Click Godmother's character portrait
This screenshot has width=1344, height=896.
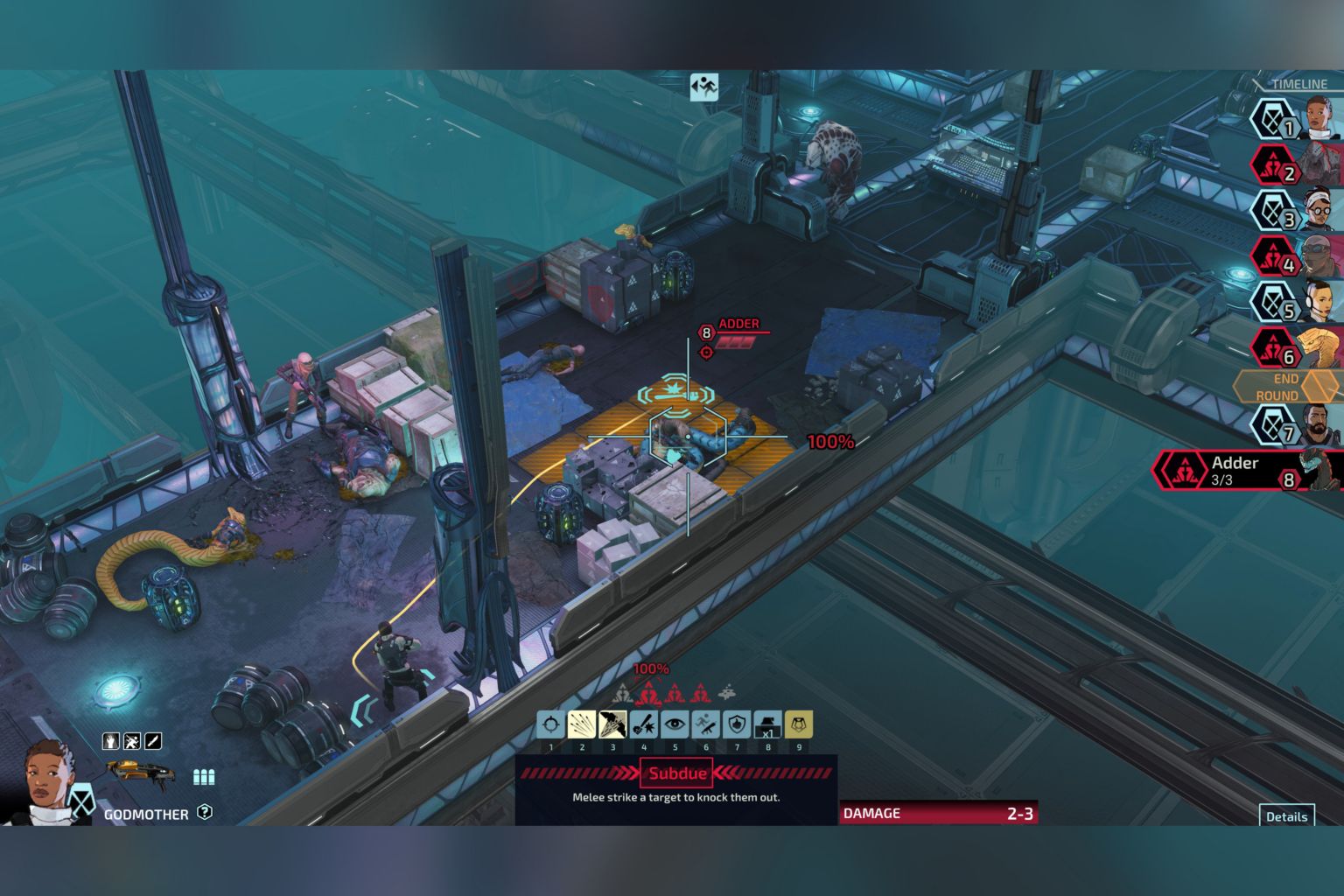[x=47, y=783]
